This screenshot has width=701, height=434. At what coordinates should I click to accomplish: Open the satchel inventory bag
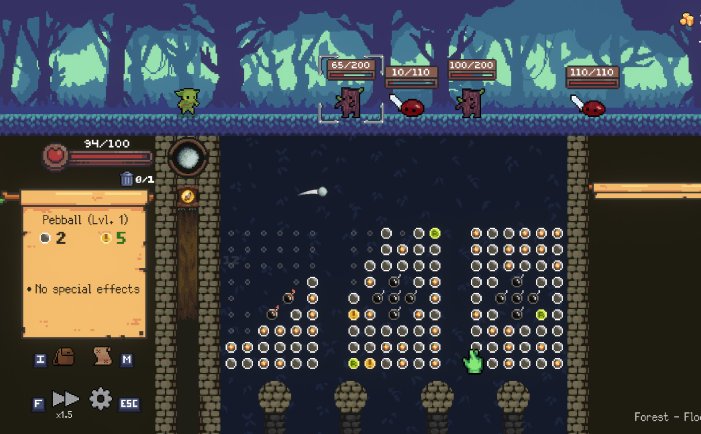pyautogui.click(x=65, y=358)
